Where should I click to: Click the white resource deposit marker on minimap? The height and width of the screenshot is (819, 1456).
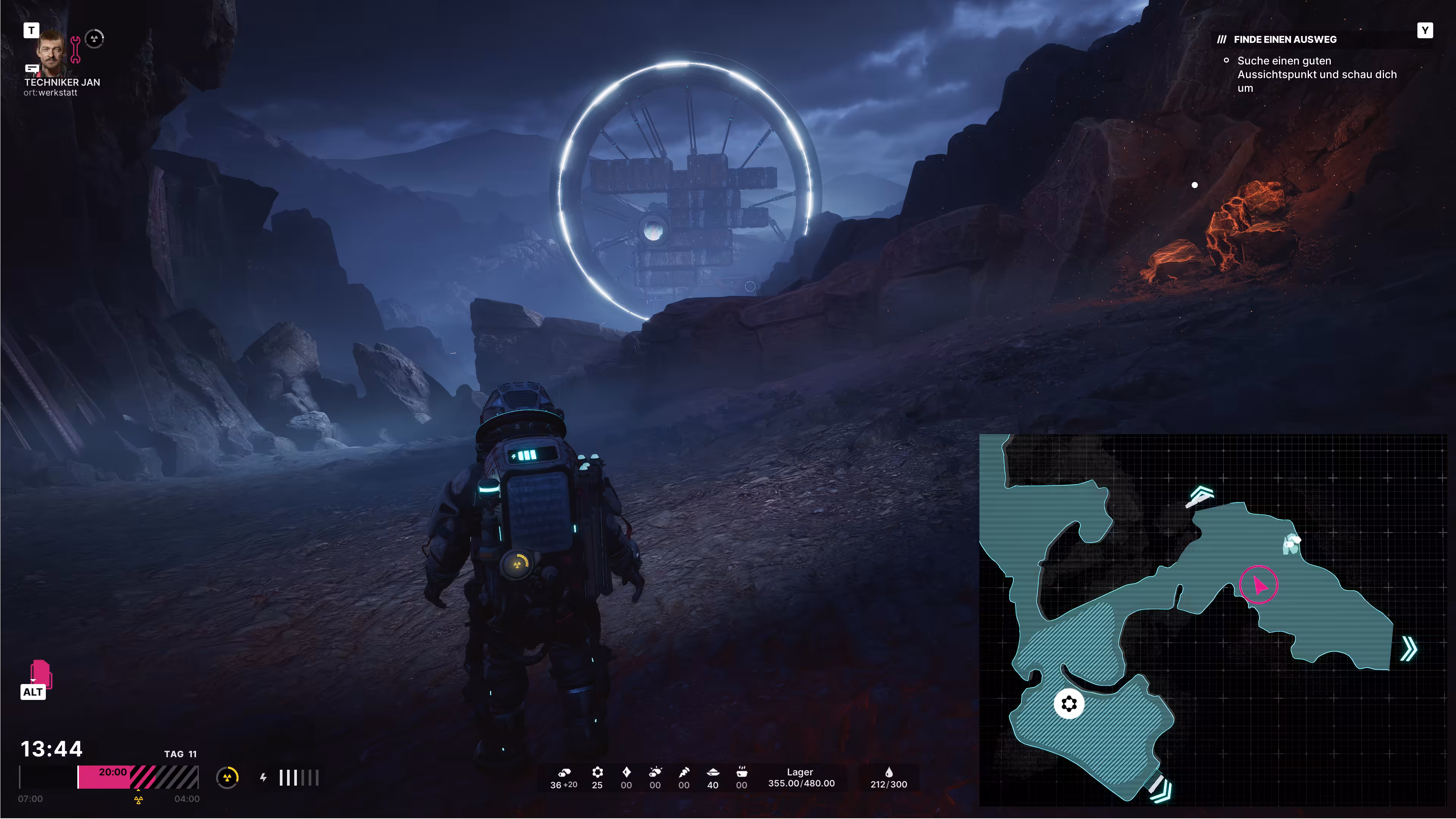(1291, 544)
